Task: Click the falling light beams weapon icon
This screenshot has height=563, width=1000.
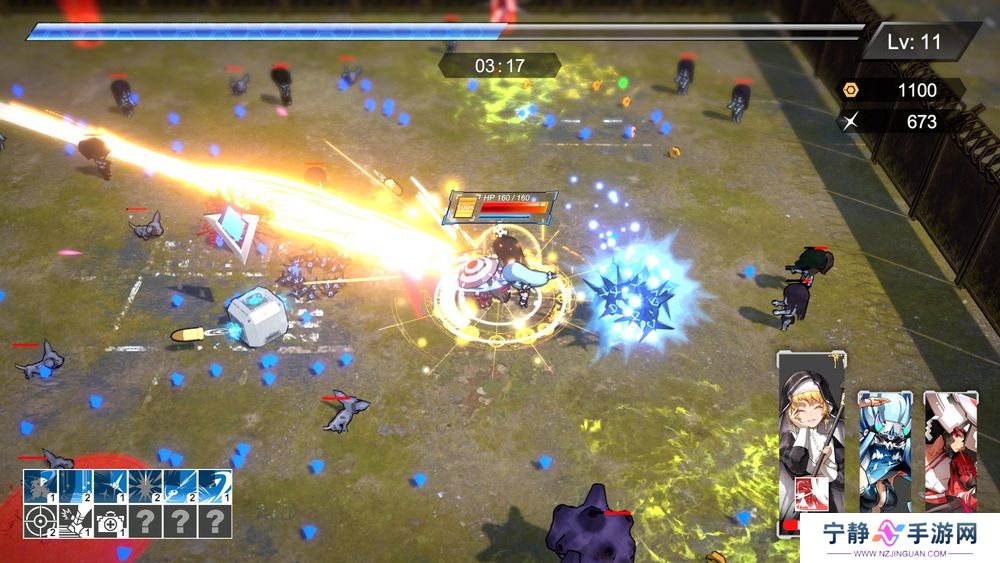Action: 75,487
